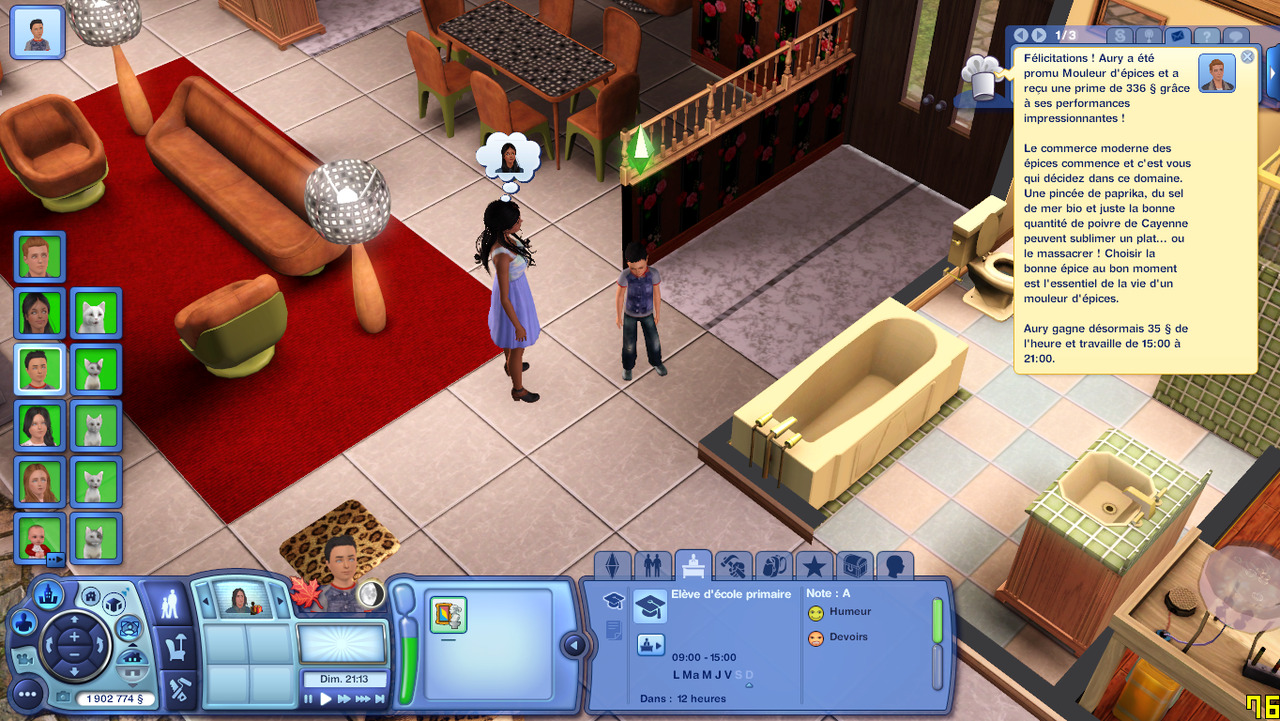Select the graduation cap school career button
The height and width of the screenshot is (721, 1280).
tap(650, 606)
